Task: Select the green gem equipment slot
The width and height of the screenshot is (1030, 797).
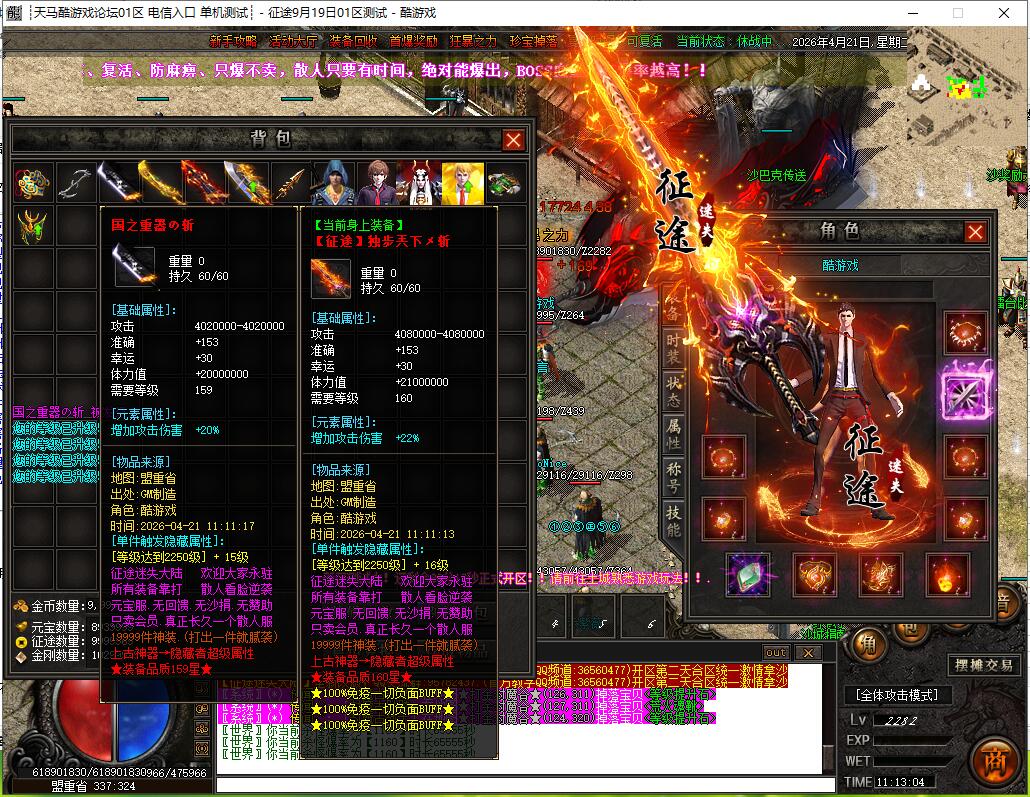Action: [x=746, y=574]
